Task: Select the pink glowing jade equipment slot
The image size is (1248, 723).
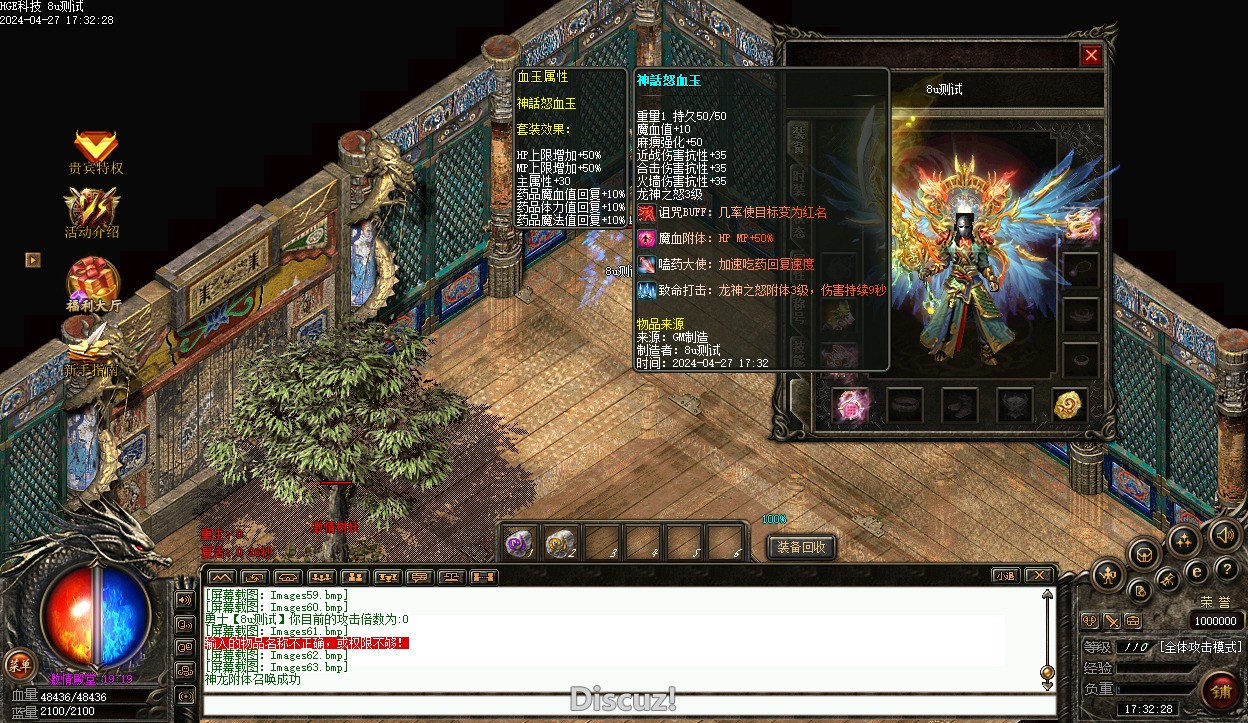Action: (850, 405)
